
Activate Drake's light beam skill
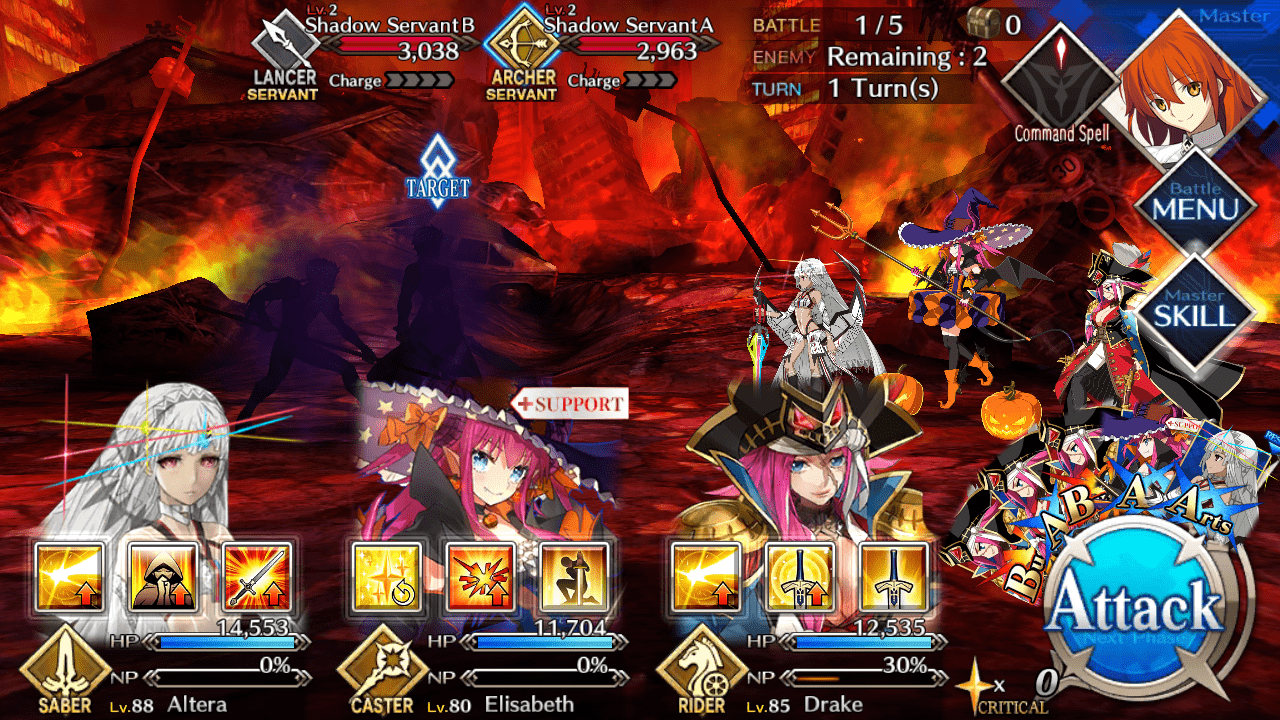706,577
